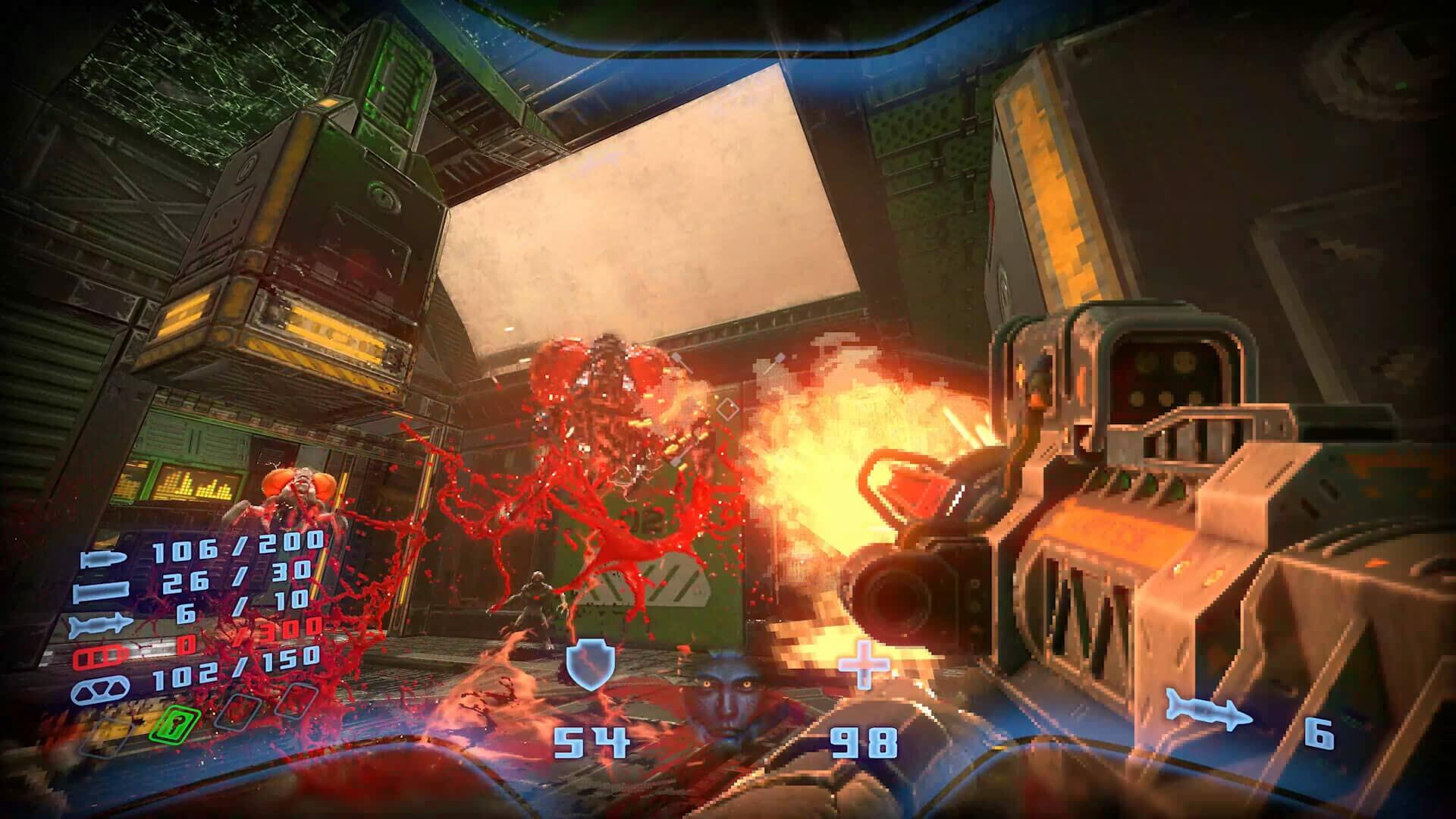1456x819 pixels.
Task: Click the health value reading 98
Action: click(864, 744)
